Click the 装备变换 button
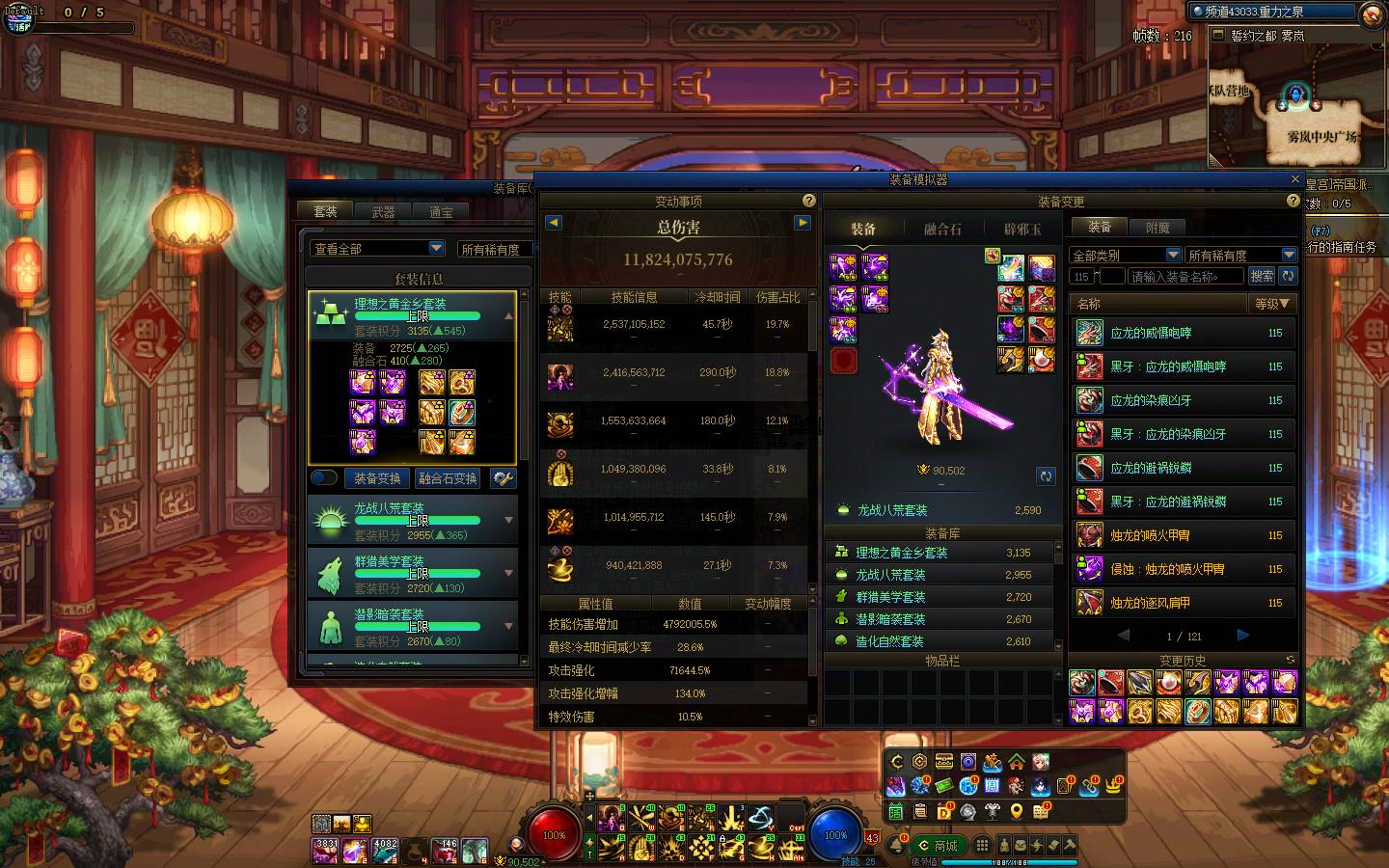1389x868 pixels. click(376, 478)
